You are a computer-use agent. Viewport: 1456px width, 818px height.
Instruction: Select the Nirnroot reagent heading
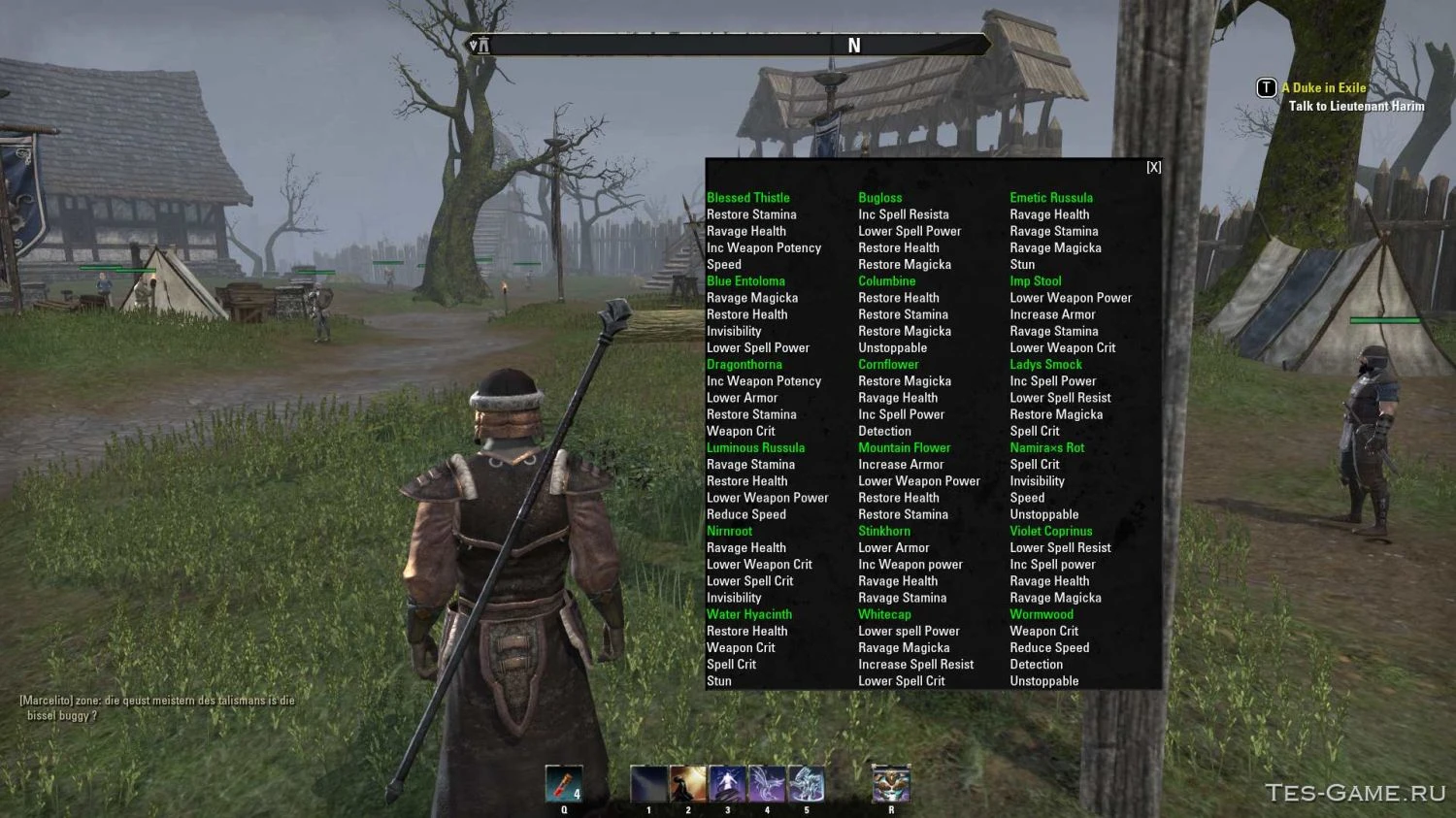[x=730, y=531]
